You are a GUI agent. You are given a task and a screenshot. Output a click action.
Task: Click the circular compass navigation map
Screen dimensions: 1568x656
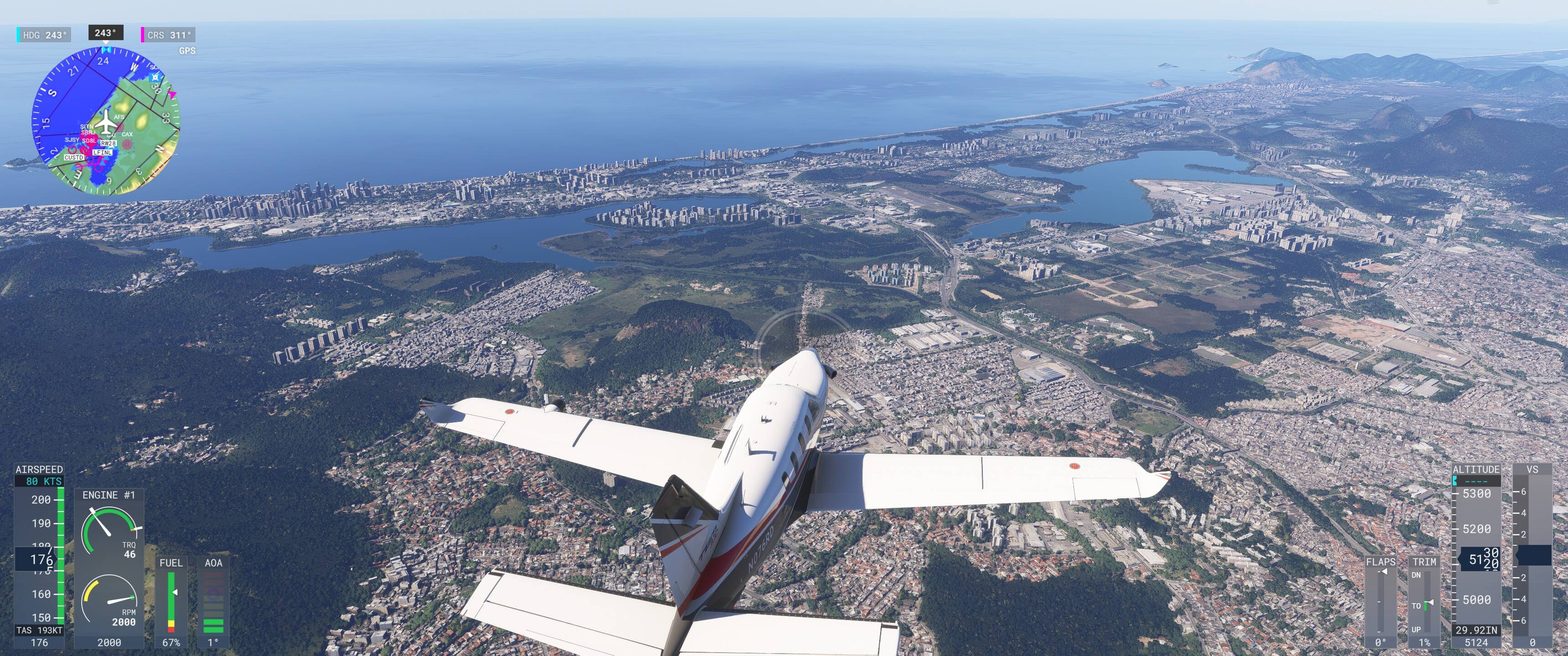pyautogui.click(x=106, y=120)
